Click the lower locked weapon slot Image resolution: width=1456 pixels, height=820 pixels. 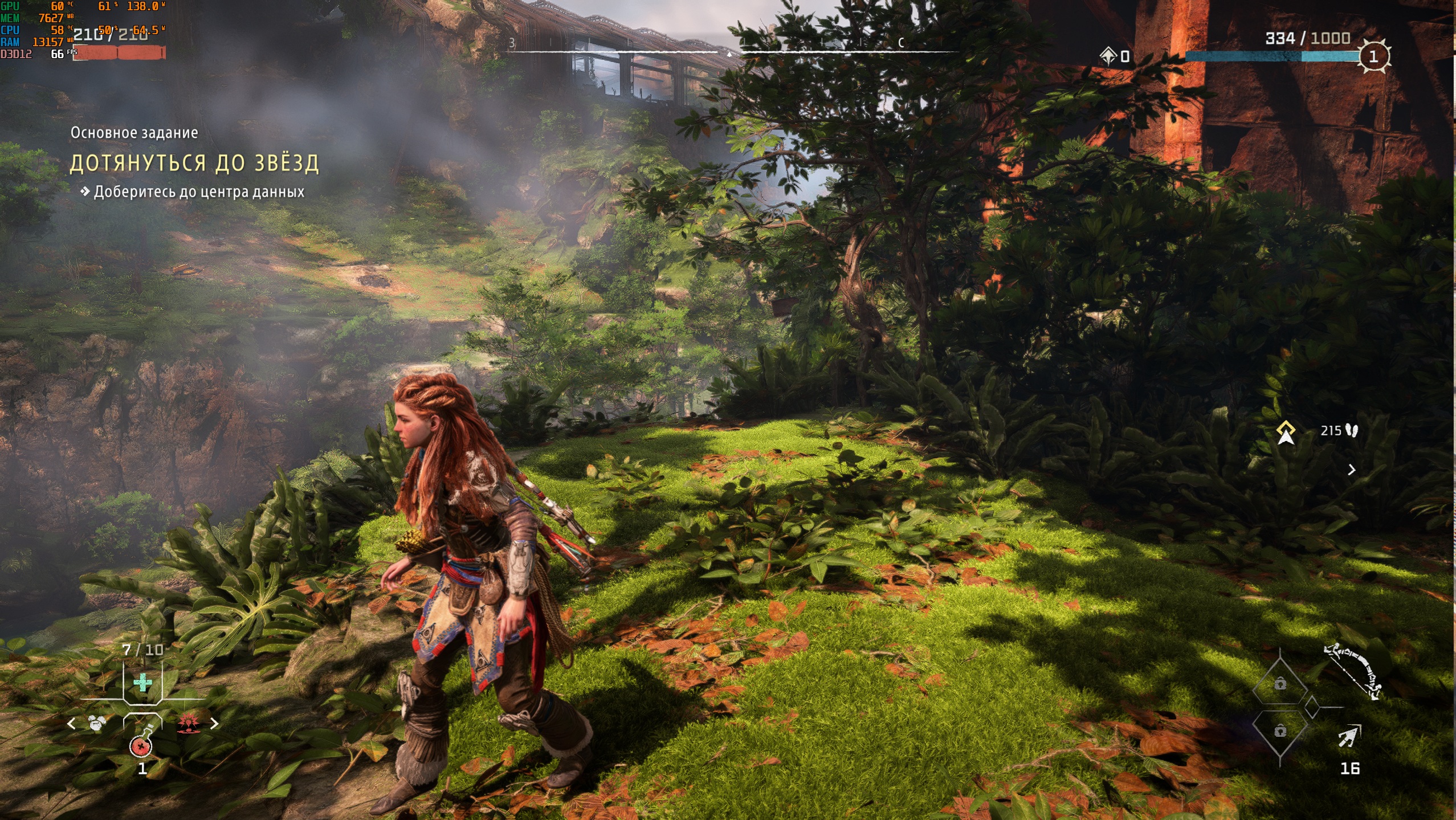(x=1280, y=731)
